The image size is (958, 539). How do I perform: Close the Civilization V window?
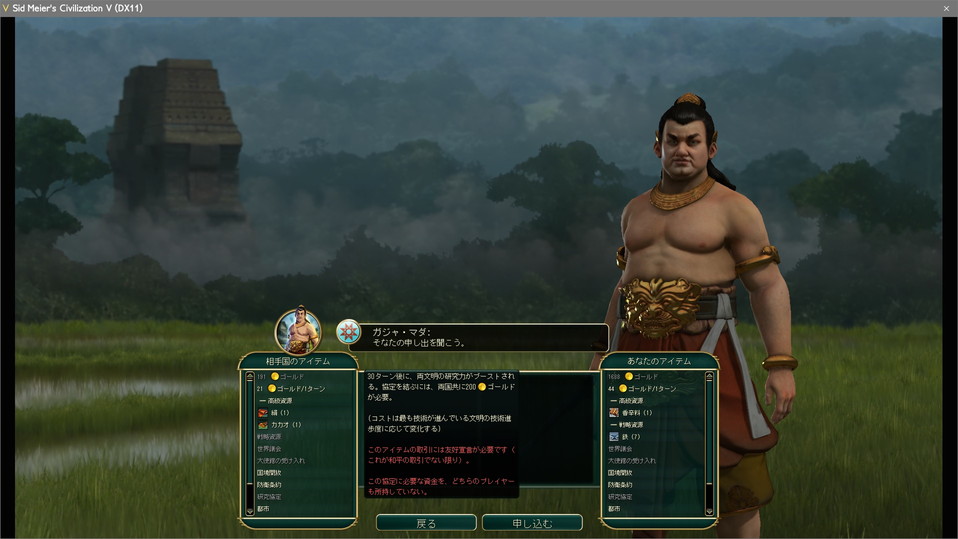click(x=946, y=8)
